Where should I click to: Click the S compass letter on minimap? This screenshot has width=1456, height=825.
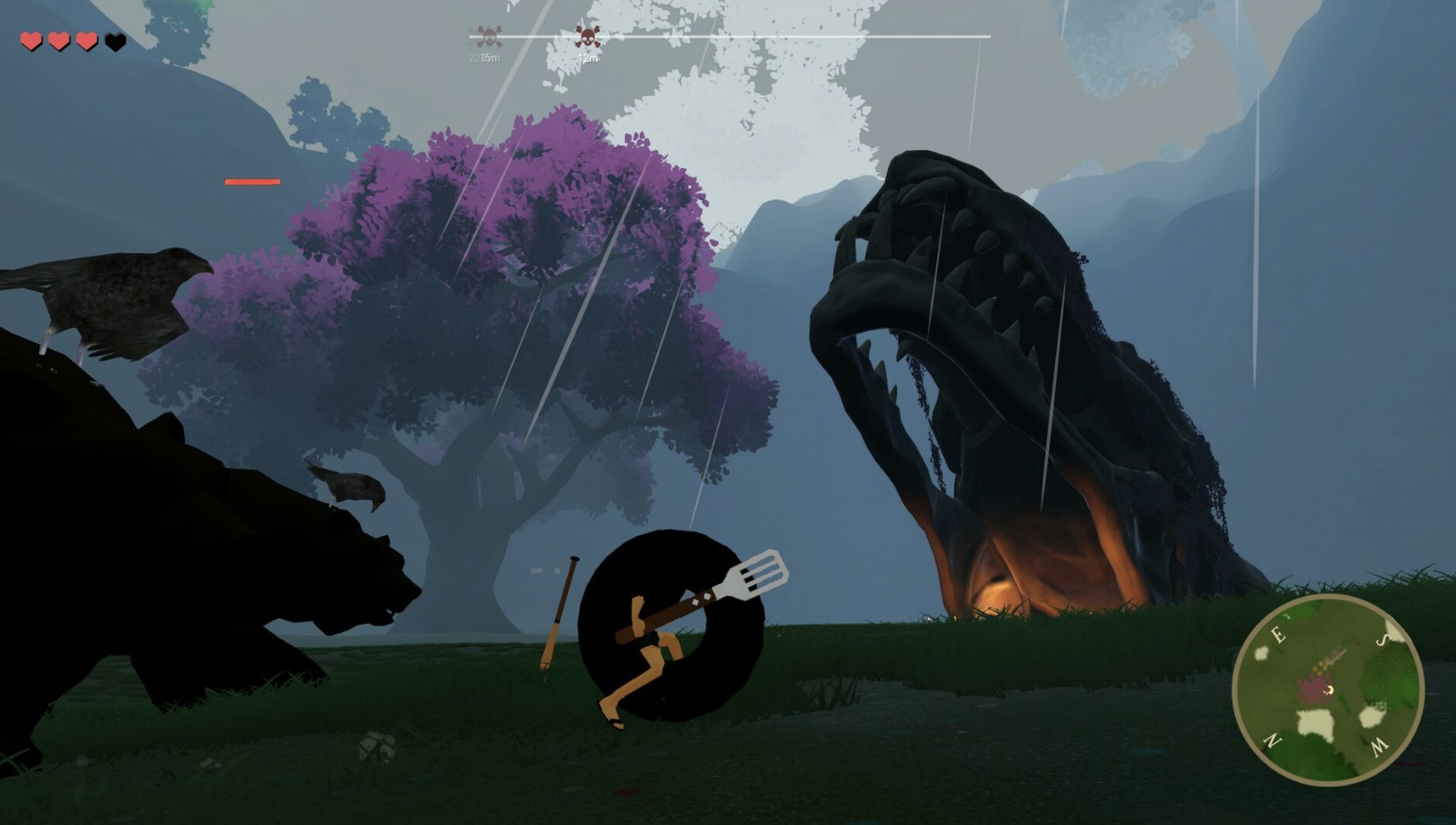click(1383, 640)
